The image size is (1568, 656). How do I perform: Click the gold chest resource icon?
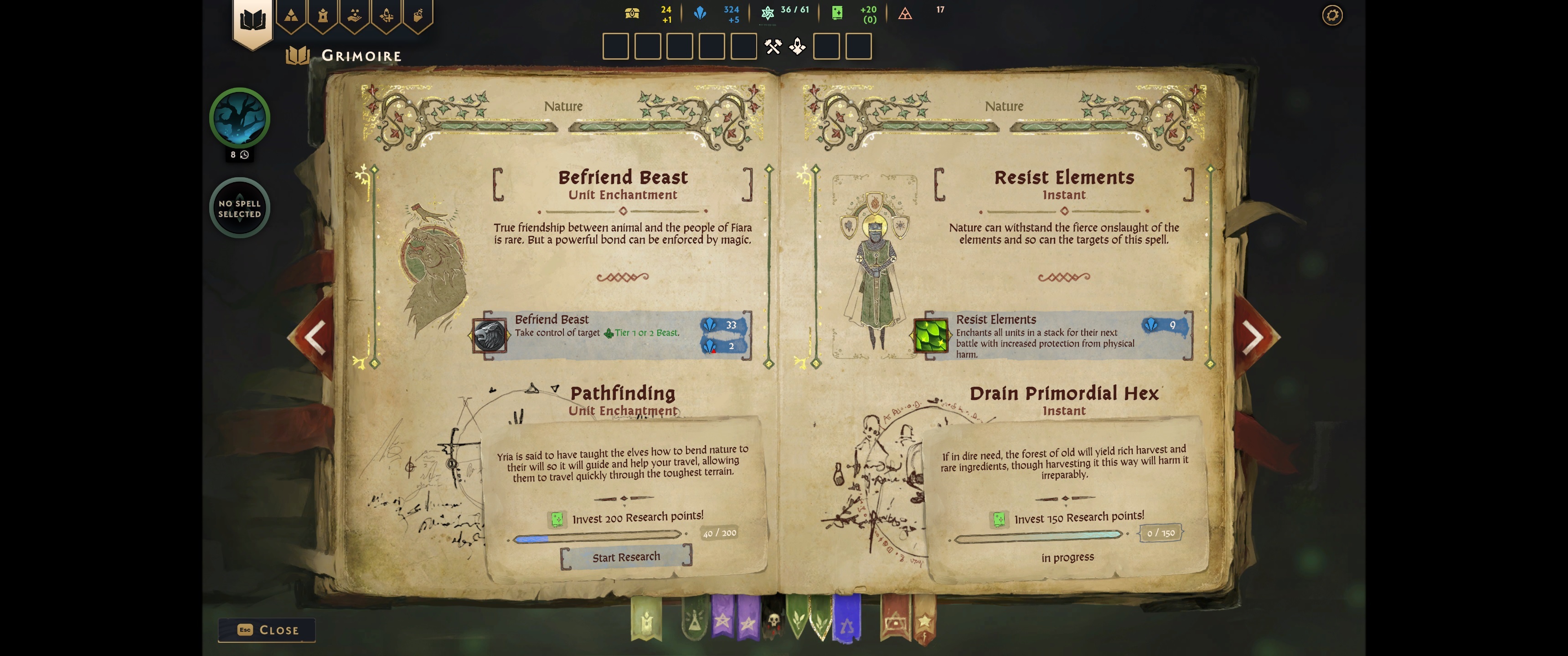pos(631,12)
